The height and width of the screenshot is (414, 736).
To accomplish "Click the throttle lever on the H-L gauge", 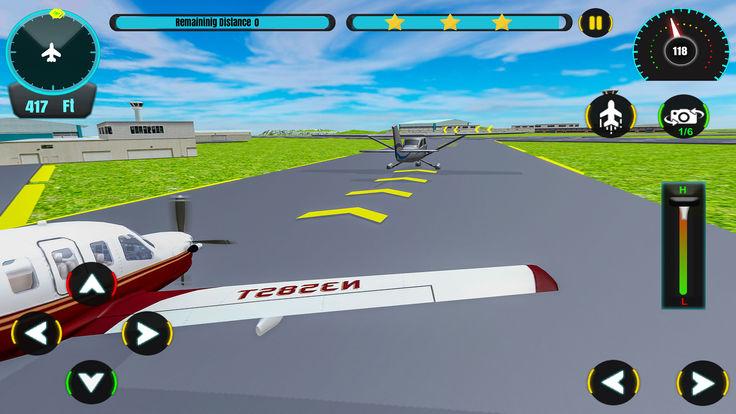I will 683,208.
